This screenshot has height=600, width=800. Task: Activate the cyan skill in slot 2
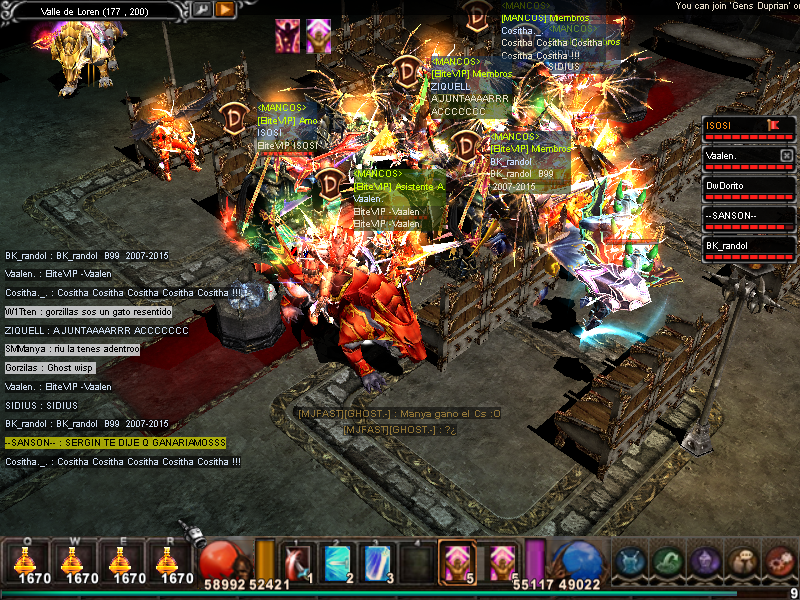pos(337,561)
